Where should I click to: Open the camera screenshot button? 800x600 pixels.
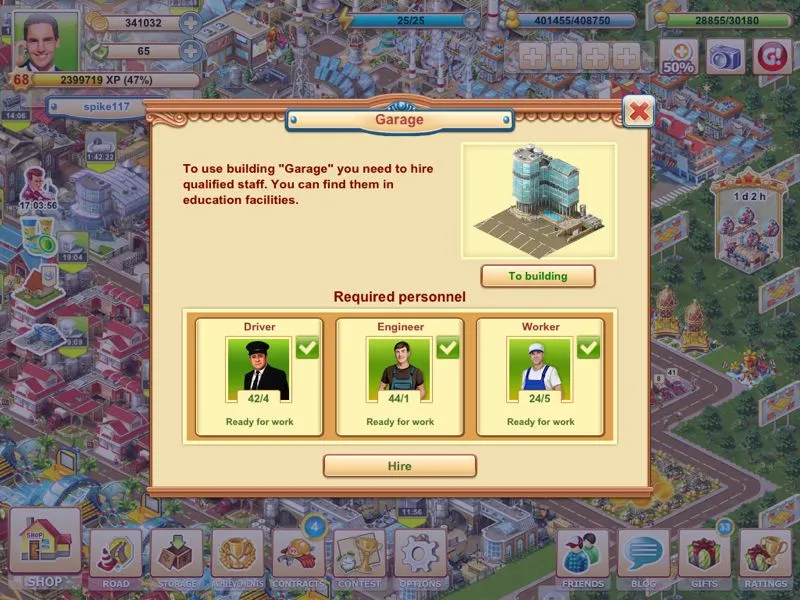tap(726, 57)
